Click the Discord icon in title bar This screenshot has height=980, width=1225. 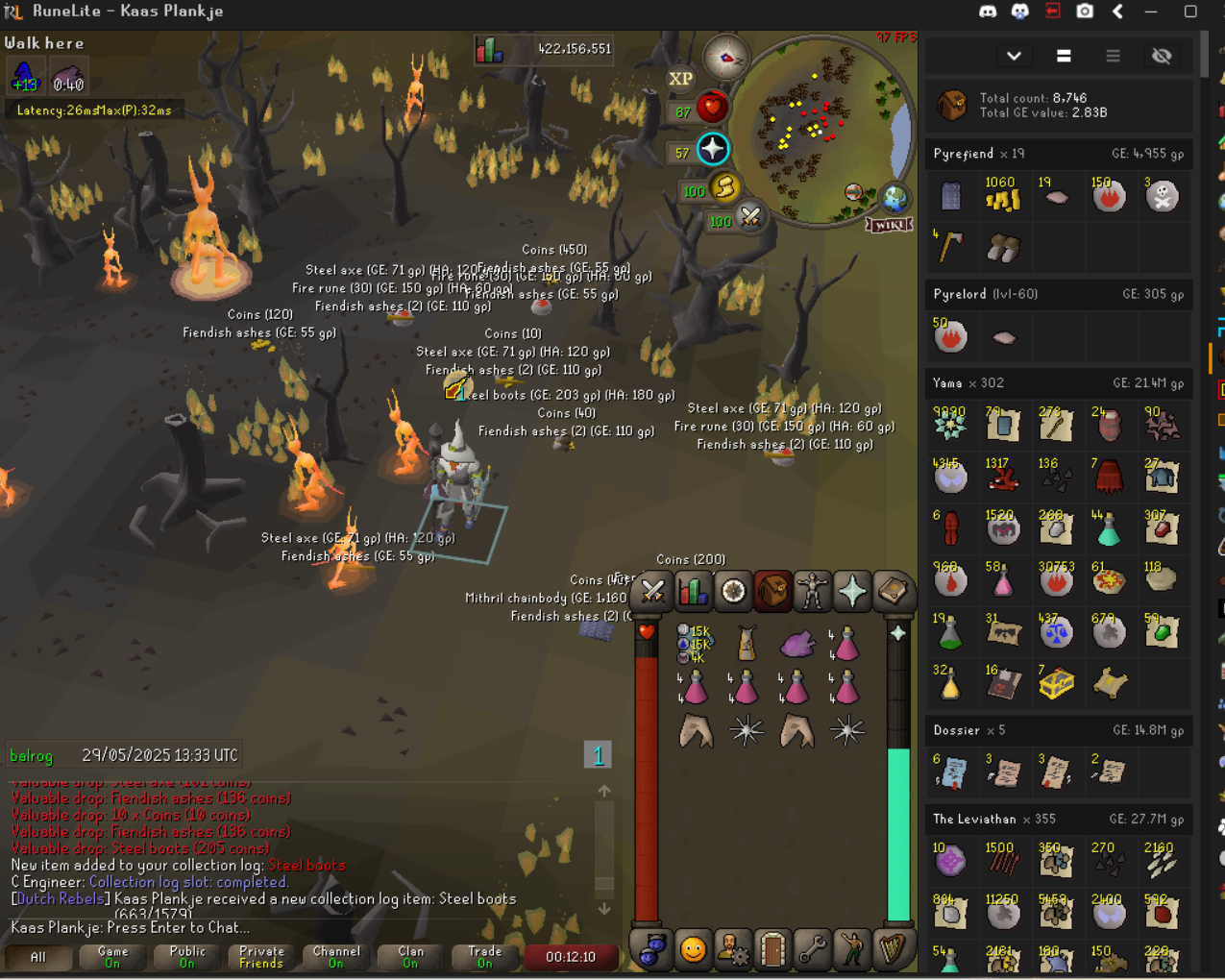point(987,12)
